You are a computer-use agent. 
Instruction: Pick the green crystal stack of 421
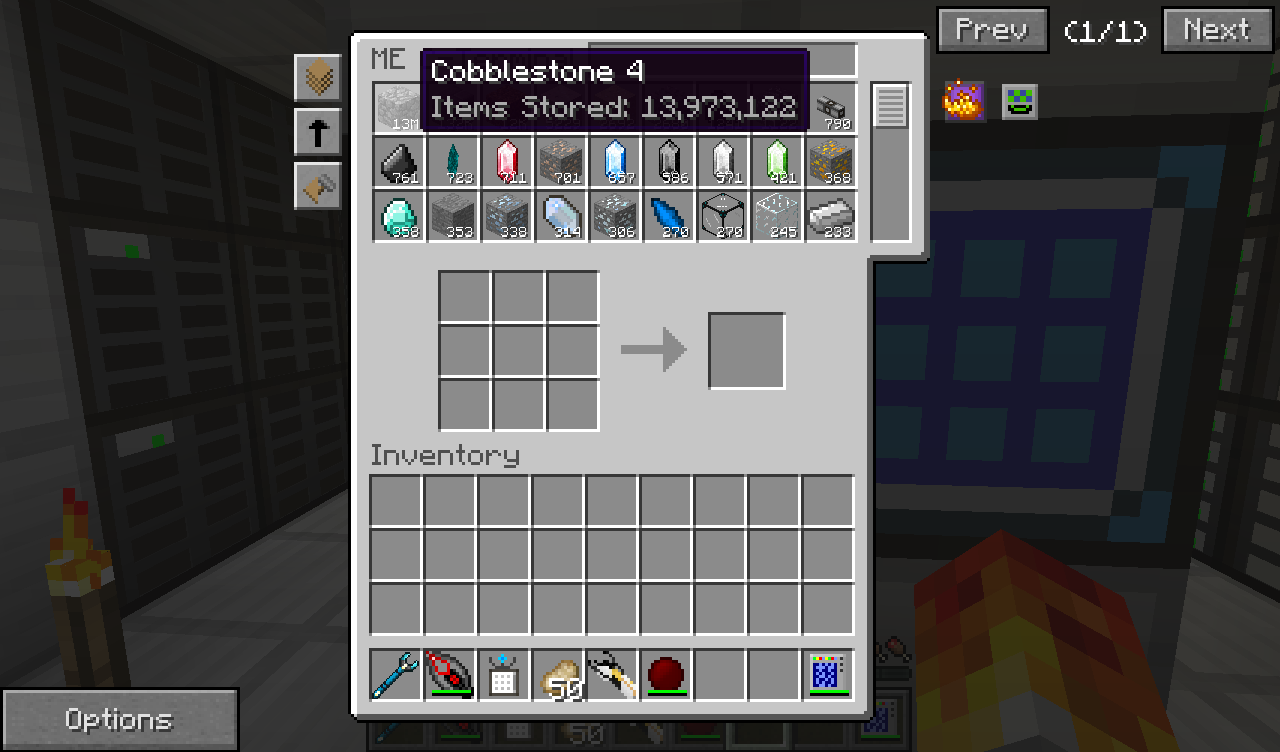point(776,162)
